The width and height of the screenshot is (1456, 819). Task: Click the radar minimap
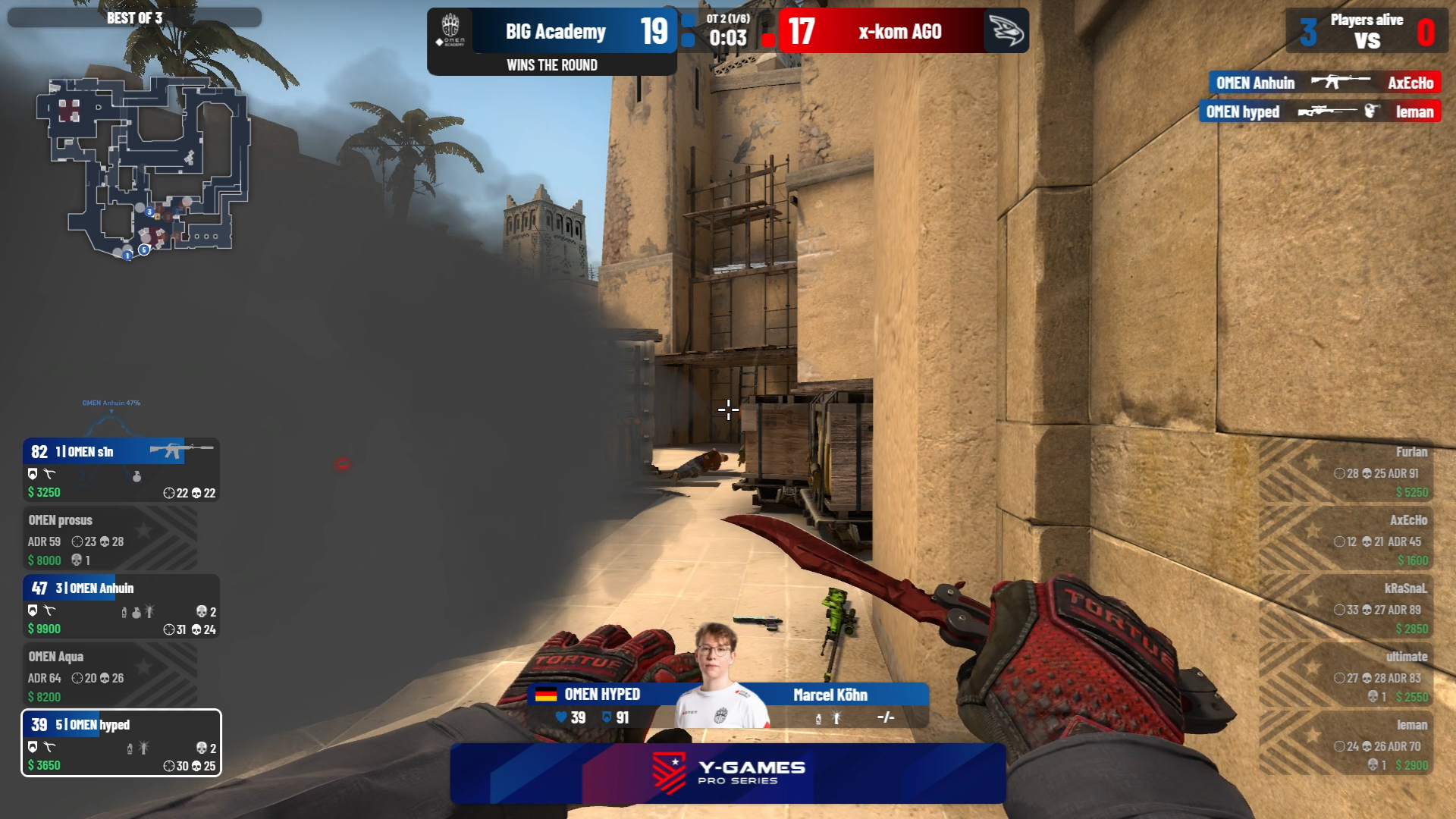[143, 167]
